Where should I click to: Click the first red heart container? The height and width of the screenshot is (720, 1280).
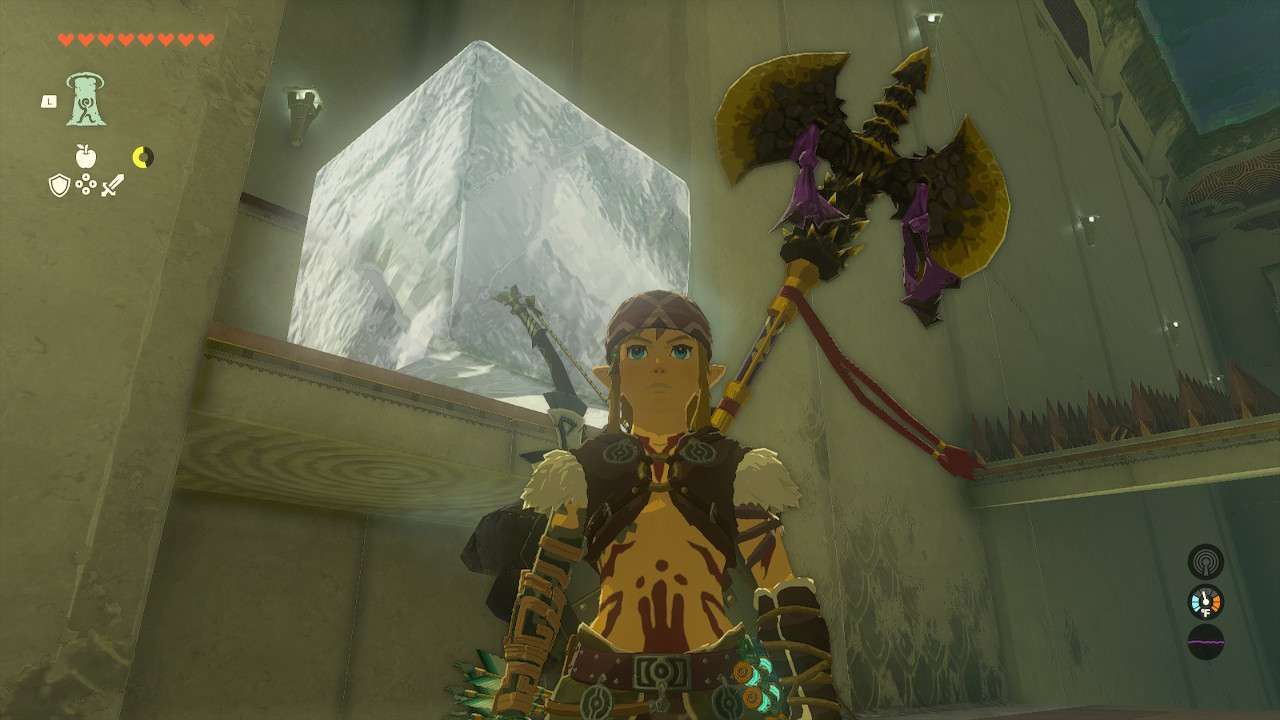pyautogui.click(x=67, y=39)
